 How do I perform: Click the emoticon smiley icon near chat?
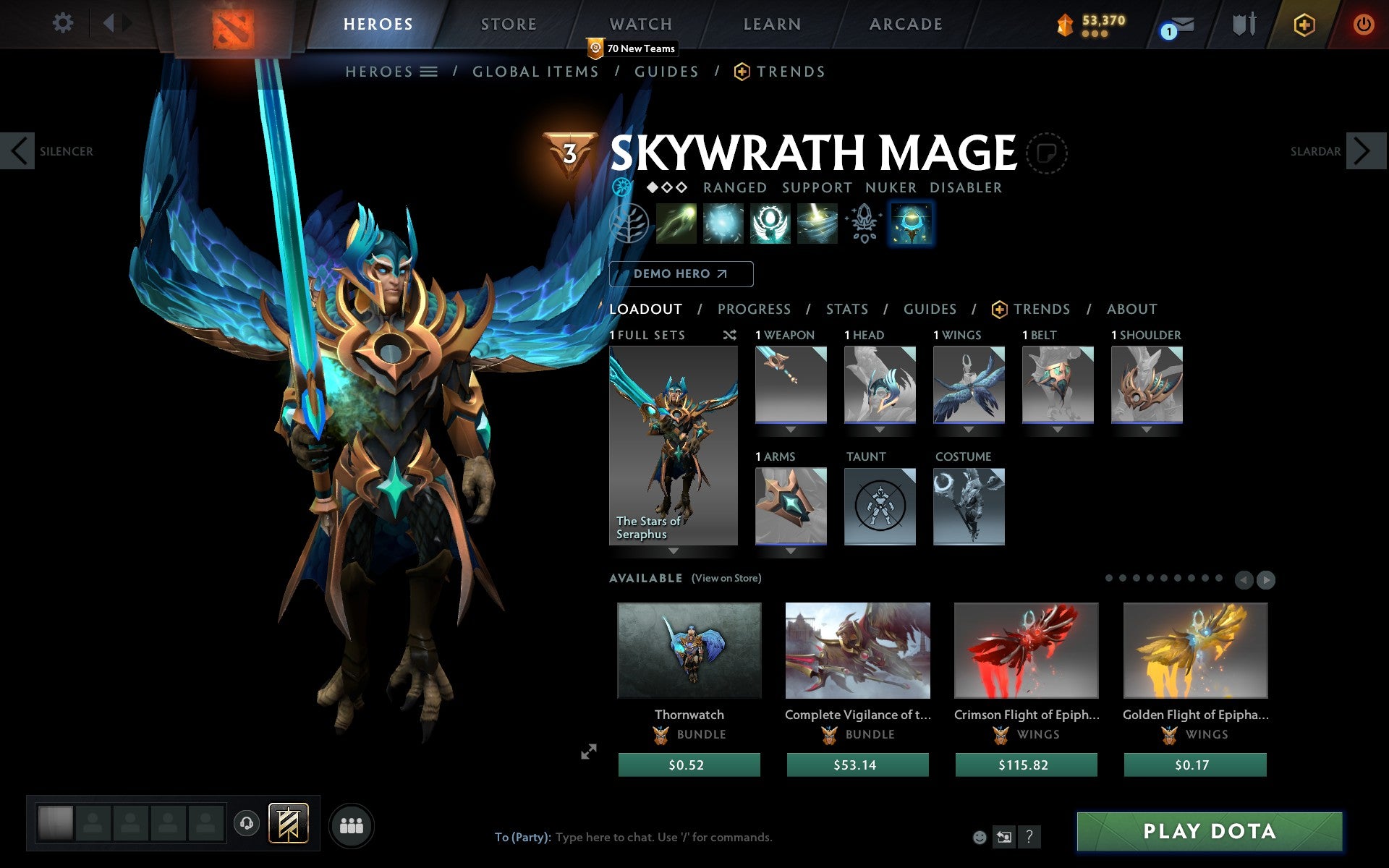[x=980, y=837]
